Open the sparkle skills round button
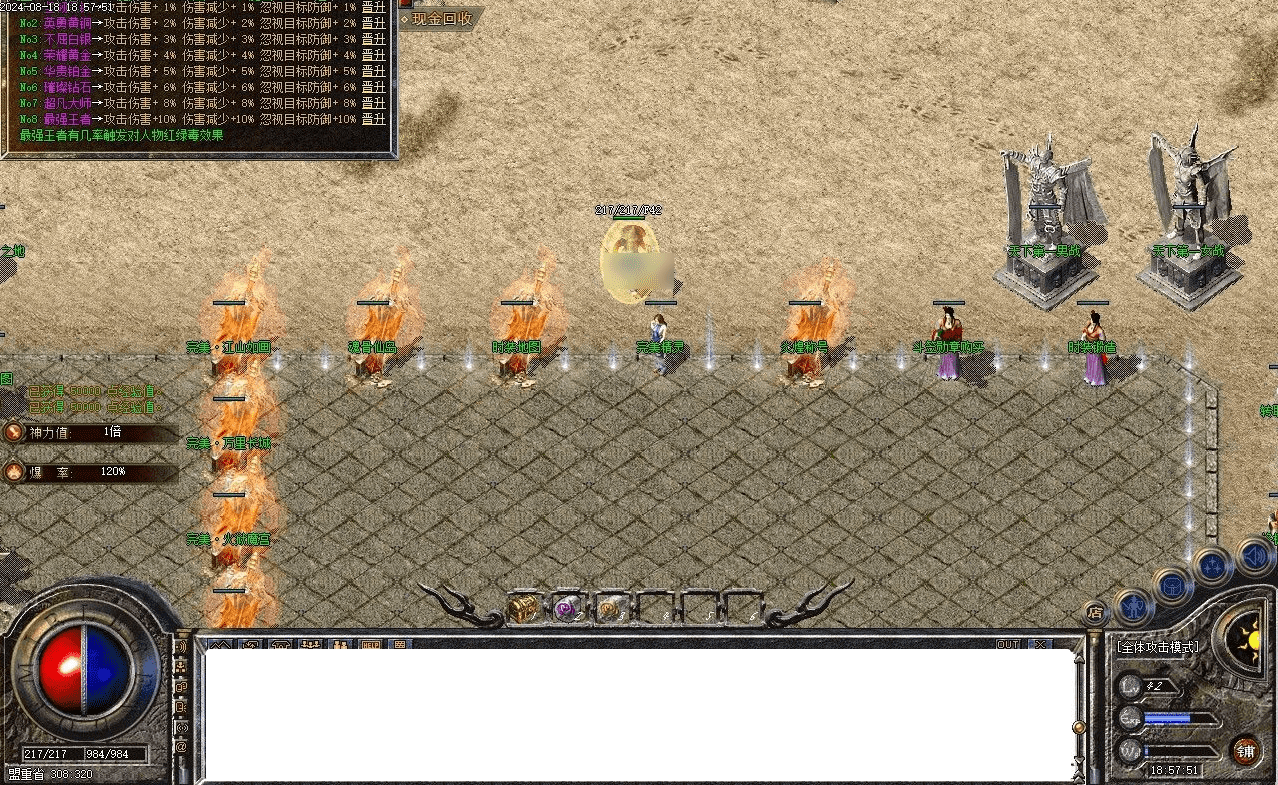The image size is (1278, 785). tap(1213, 566)
